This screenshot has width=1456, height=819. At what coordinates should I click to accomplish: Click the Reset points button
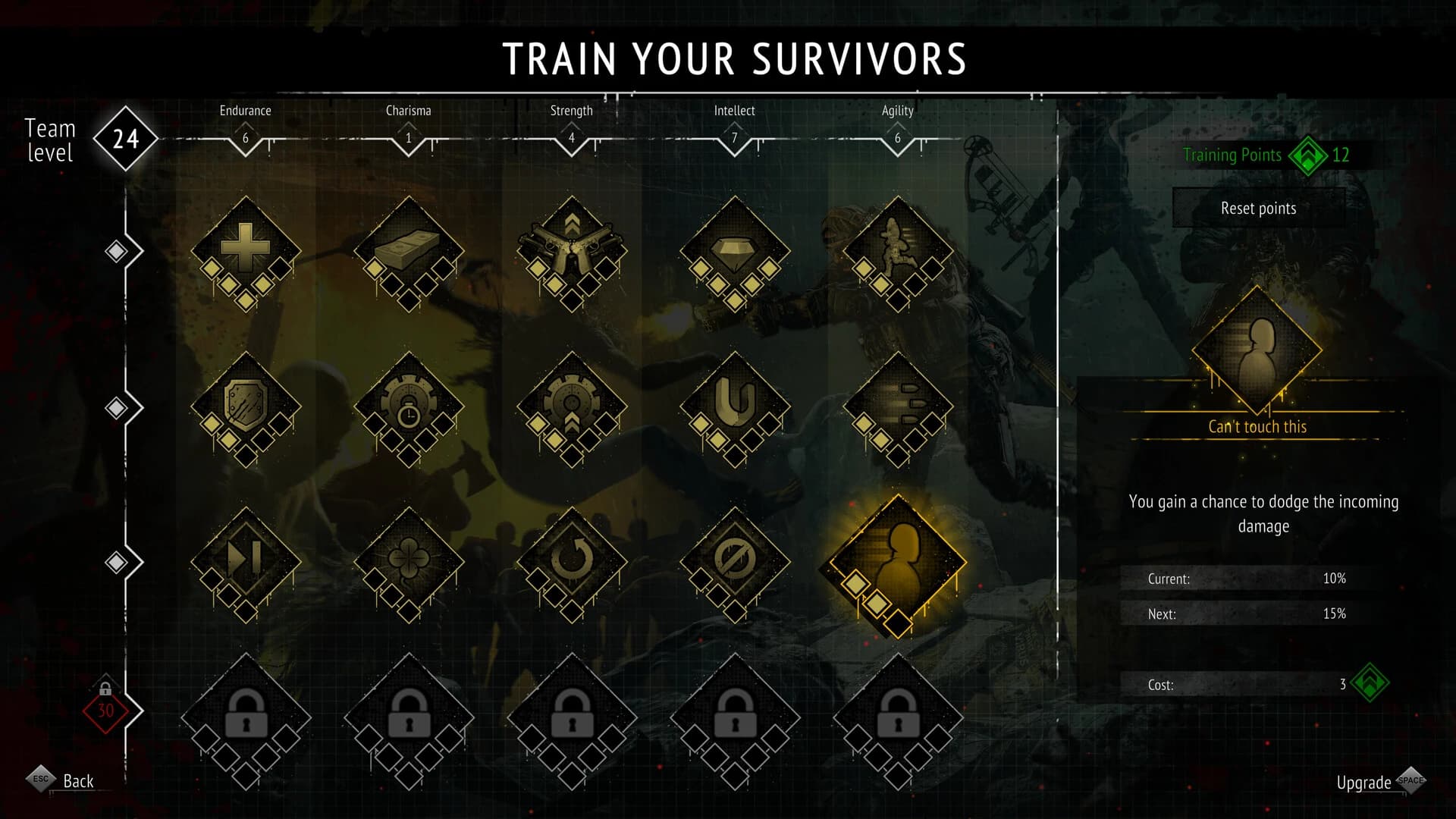(x=1259, y=208)
